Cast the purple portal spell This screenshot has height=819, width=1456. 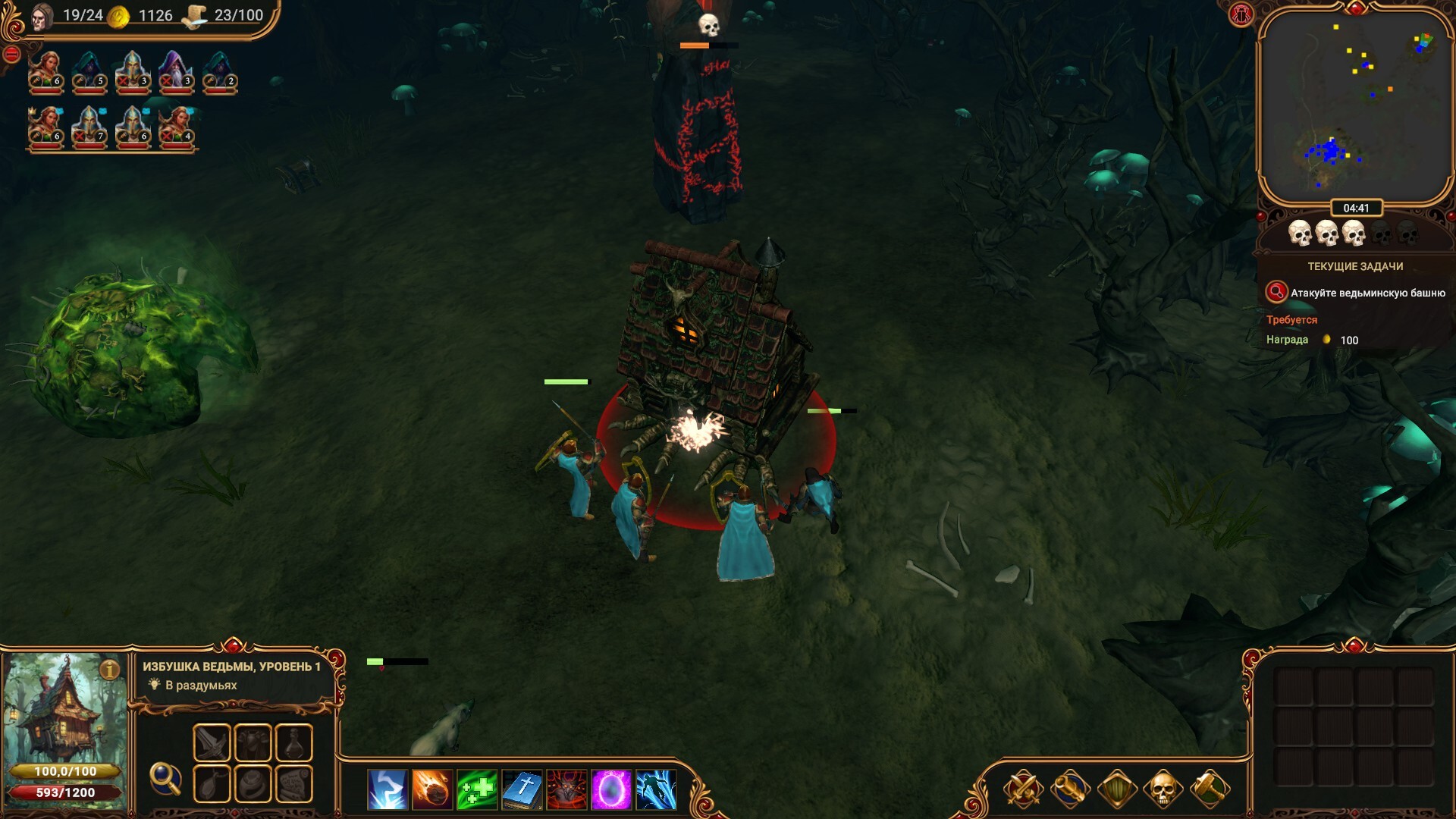tap(611, 789)
